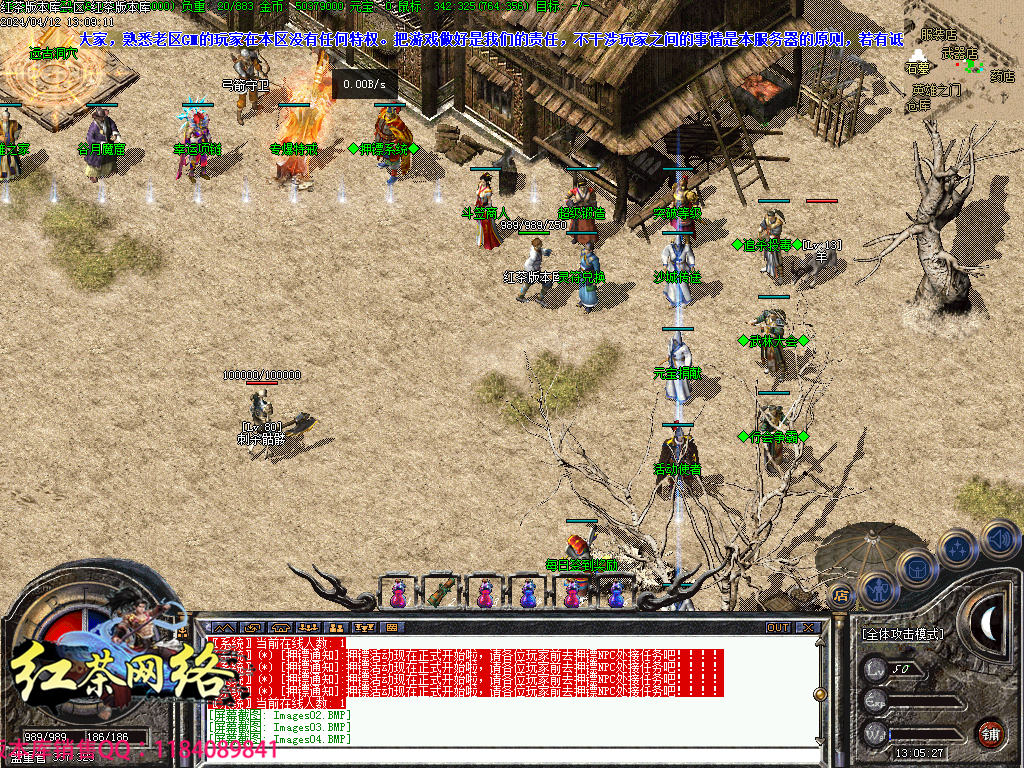This screenshot has width=1024, height=768.
Task: Click the Lv level round button
Action: (876, 669)
